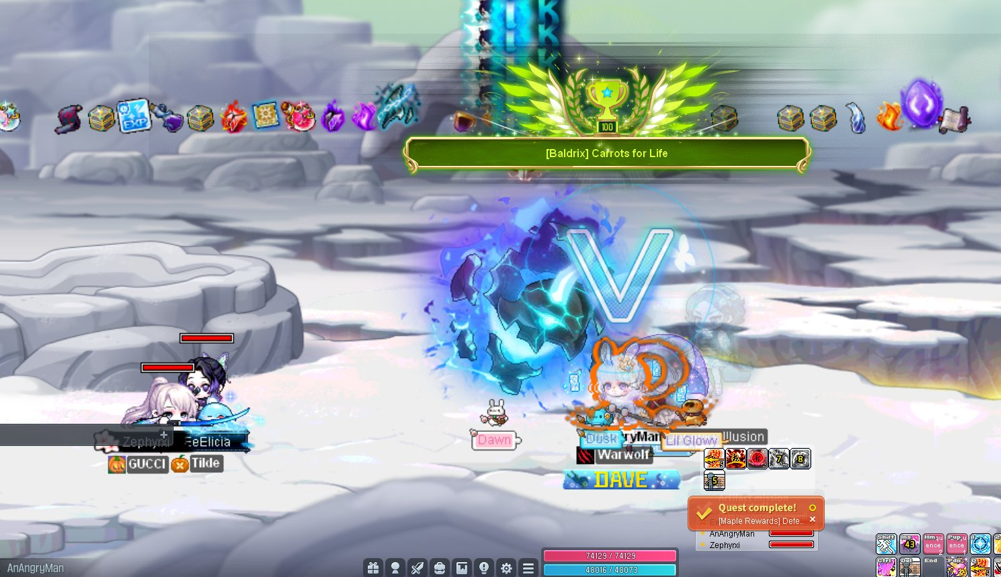Open the gear settings menu
Viewport: 1001px width, 577px height.
(x=506, y=568)
